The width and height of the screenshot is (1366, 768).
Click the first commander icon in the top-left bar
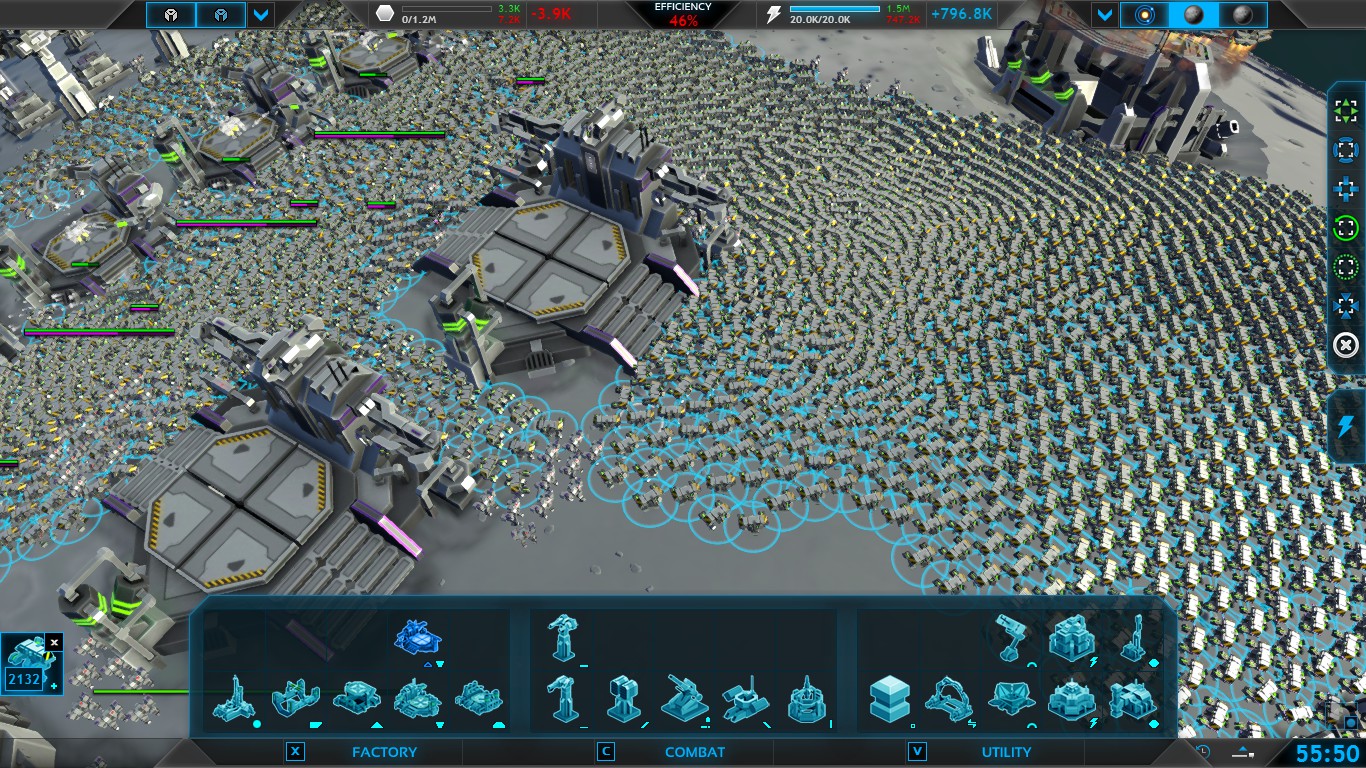click(171, 15)
